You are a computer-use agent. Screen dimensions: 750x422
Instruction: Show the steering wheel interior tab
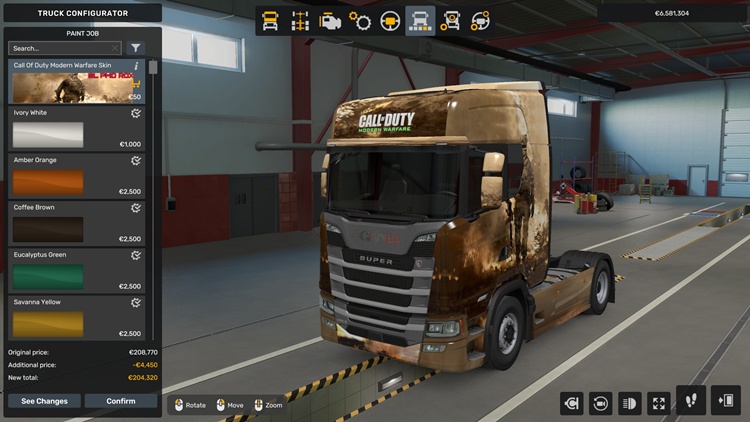point(390,20)
